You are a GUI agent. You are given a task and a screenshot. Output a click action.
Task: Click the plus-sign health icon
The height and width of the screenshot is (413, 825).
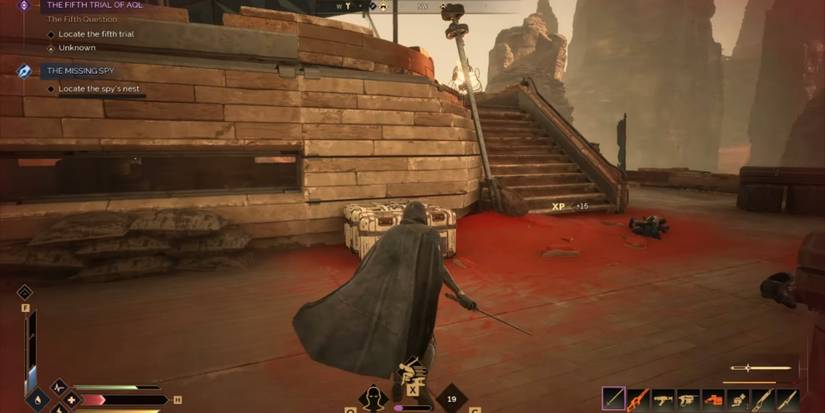(x=71, y=400)
